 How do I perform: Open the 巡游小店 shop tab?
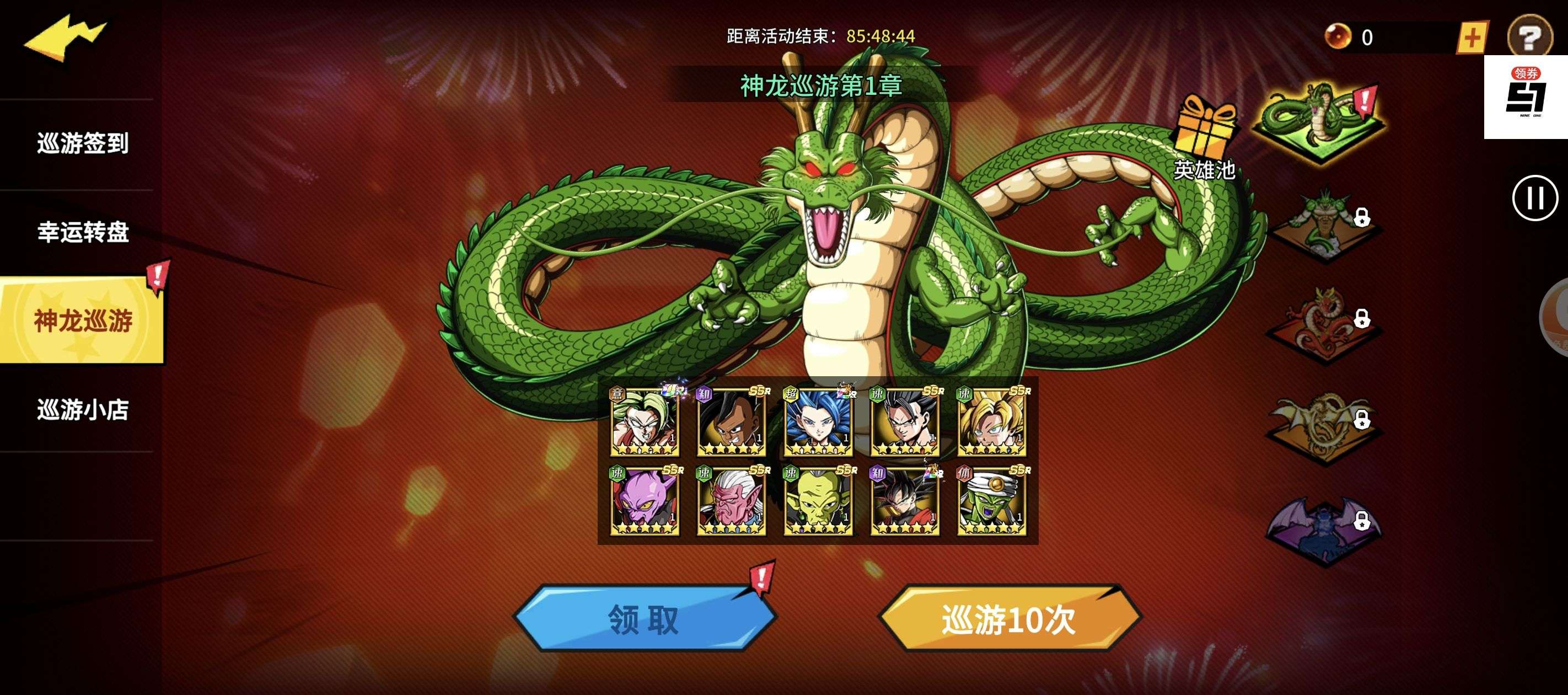pyautogui.click(x=83, y=409)
